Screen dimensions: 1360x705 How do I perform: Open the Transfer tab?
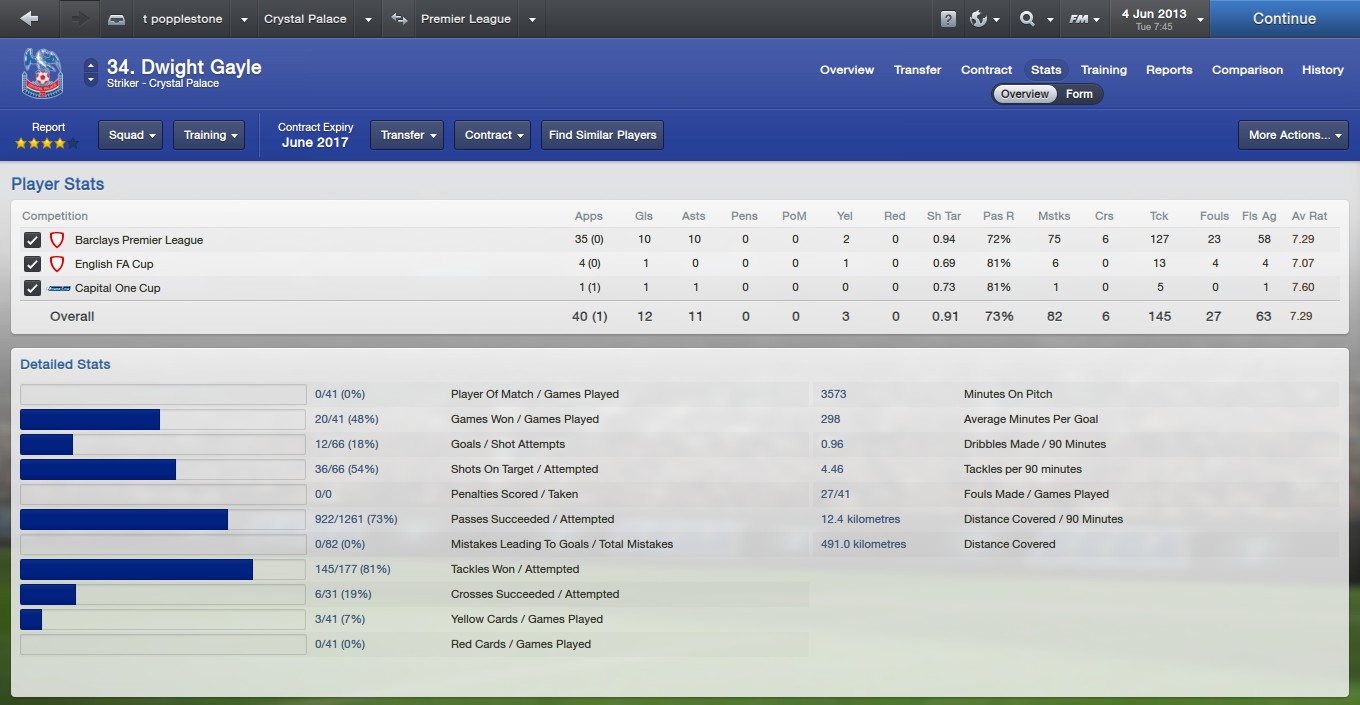(x=917, y=70)
